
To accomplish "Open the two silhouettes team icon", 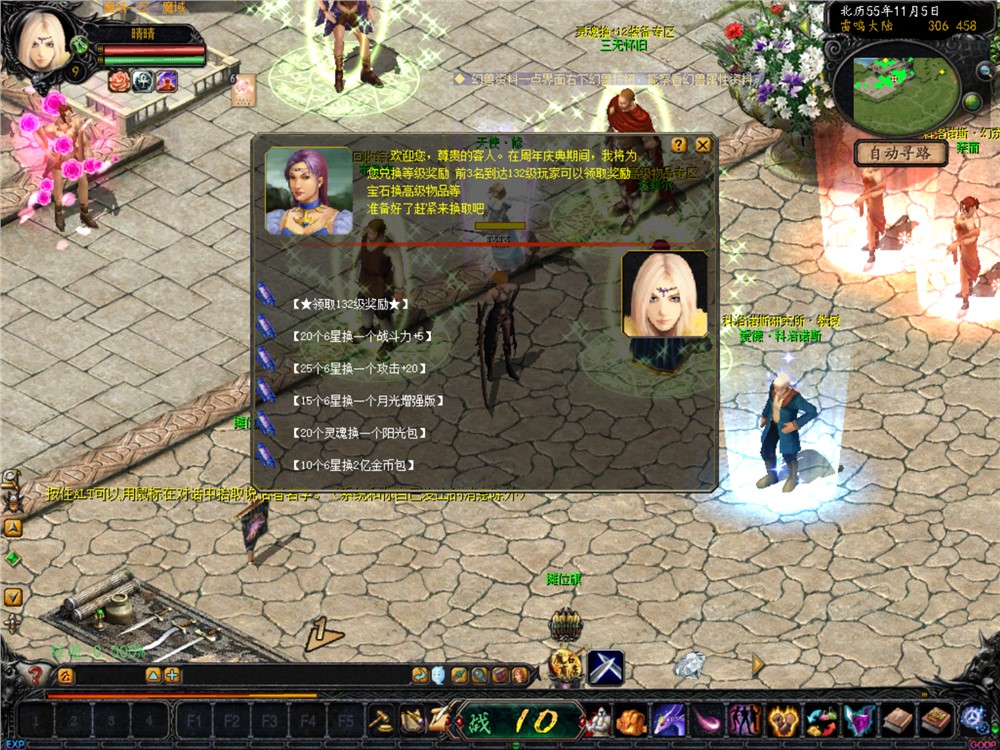I will pos(745,720).
